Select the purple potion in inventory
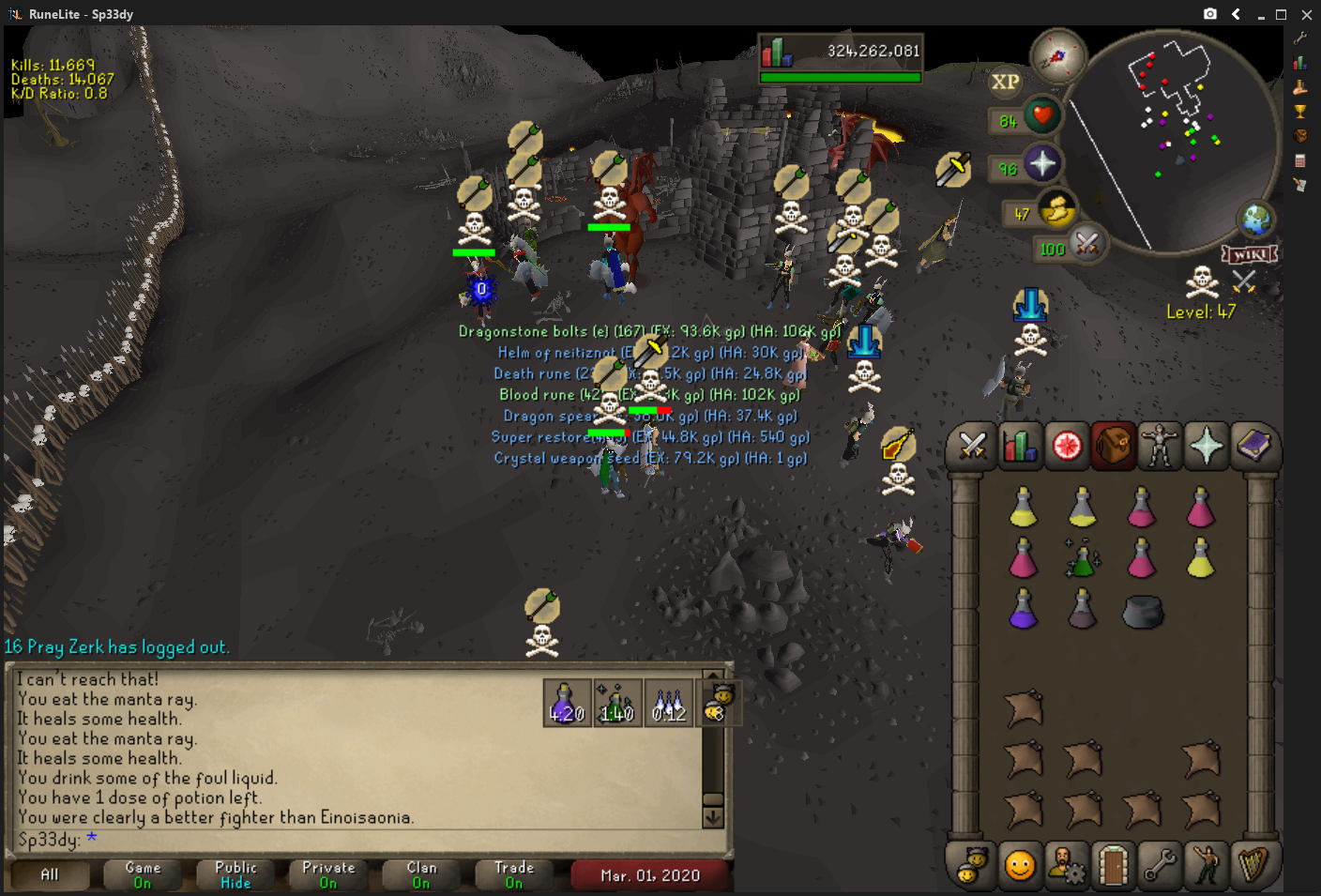The image size is (1321, 896). (1023, 610)
